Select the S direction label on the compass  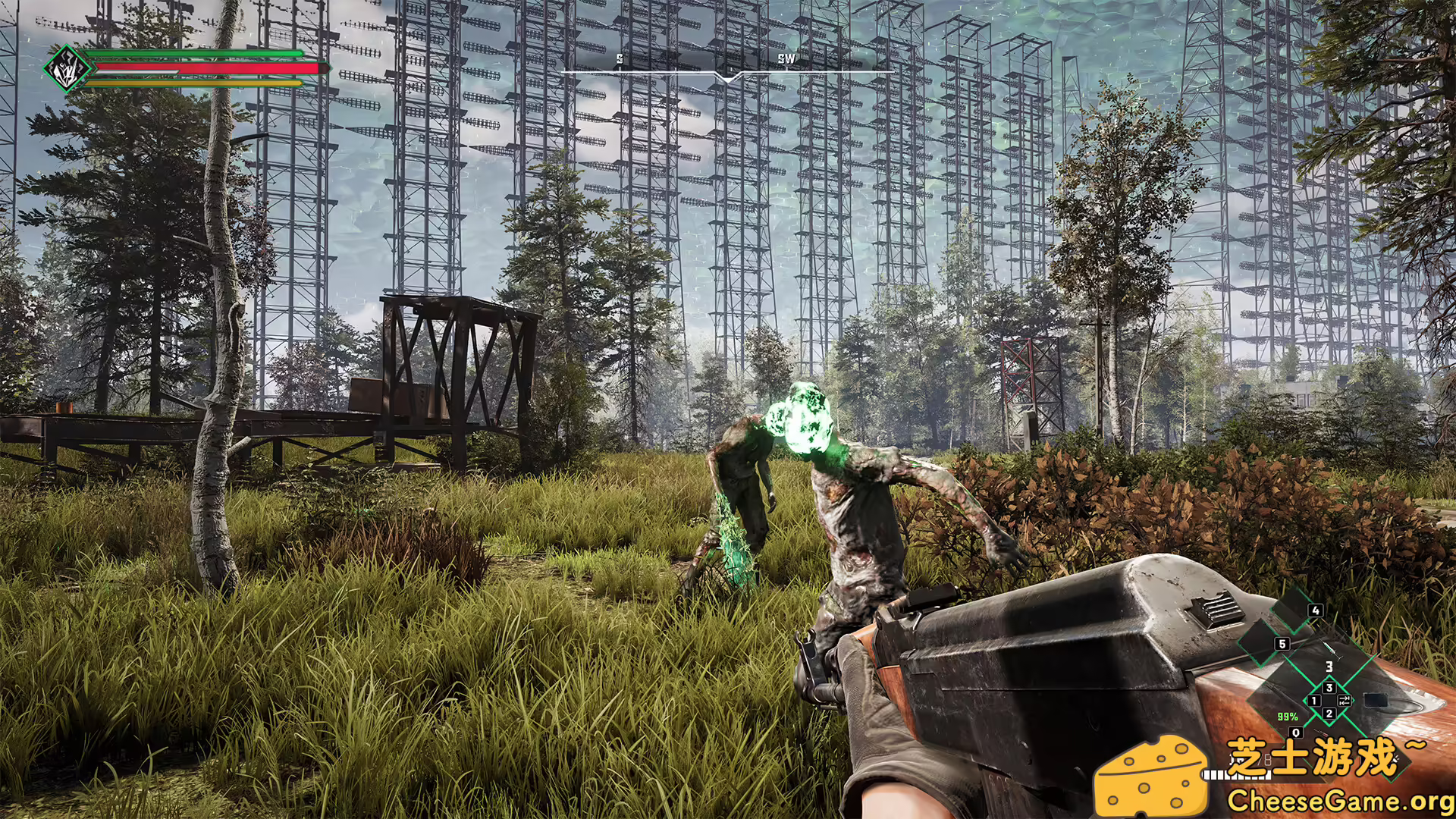tap(620, 57)
